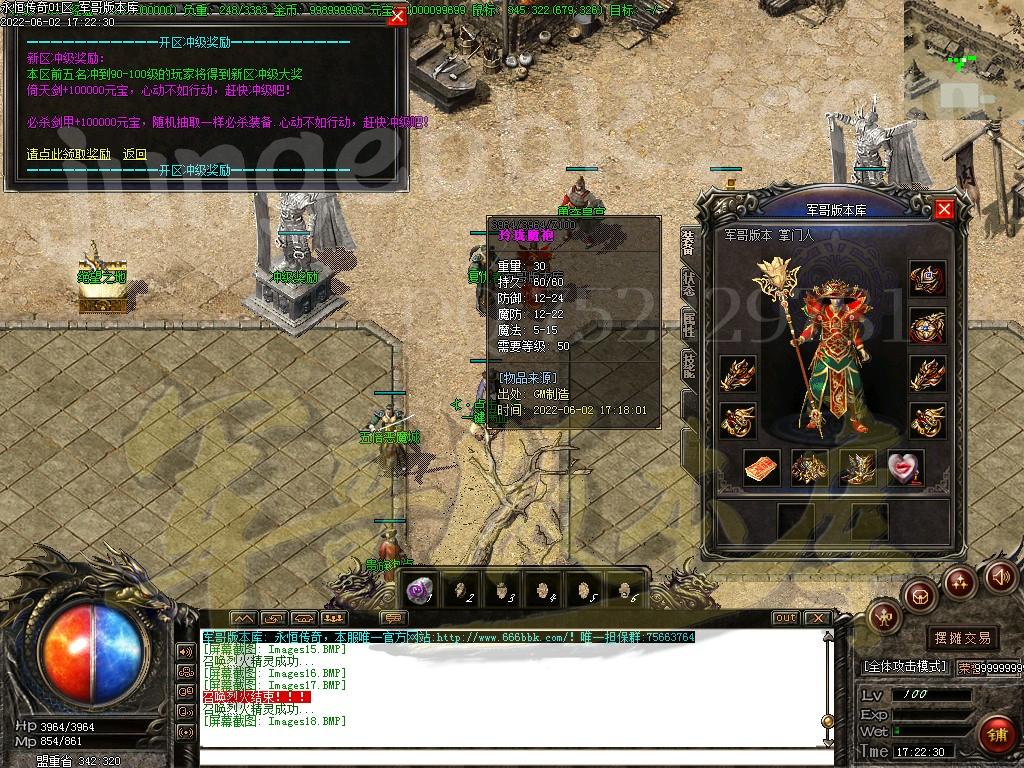Open the 摆摊交易 stall trade button
The width and height of the screenshot is (1024, 768).
coord(963,637)
